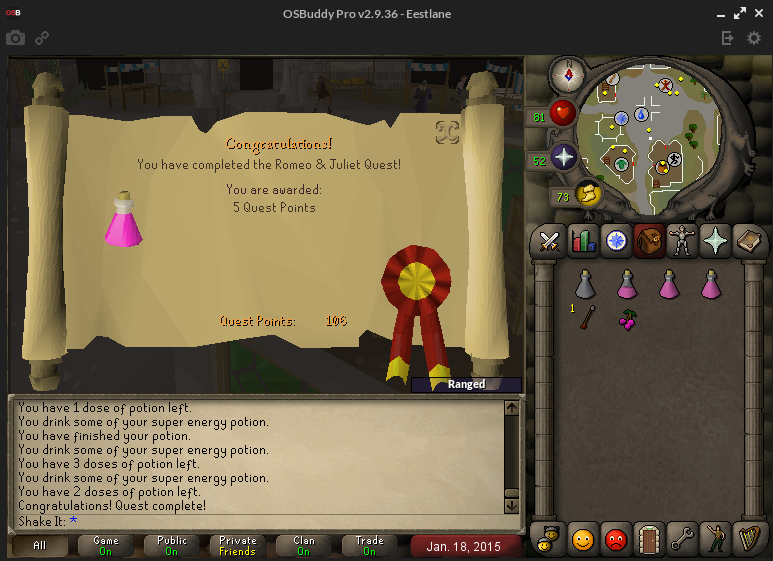The width and height of the screenshot is (773, 561).
Task: Open the combat options tab
Action: tap(549, 241)
